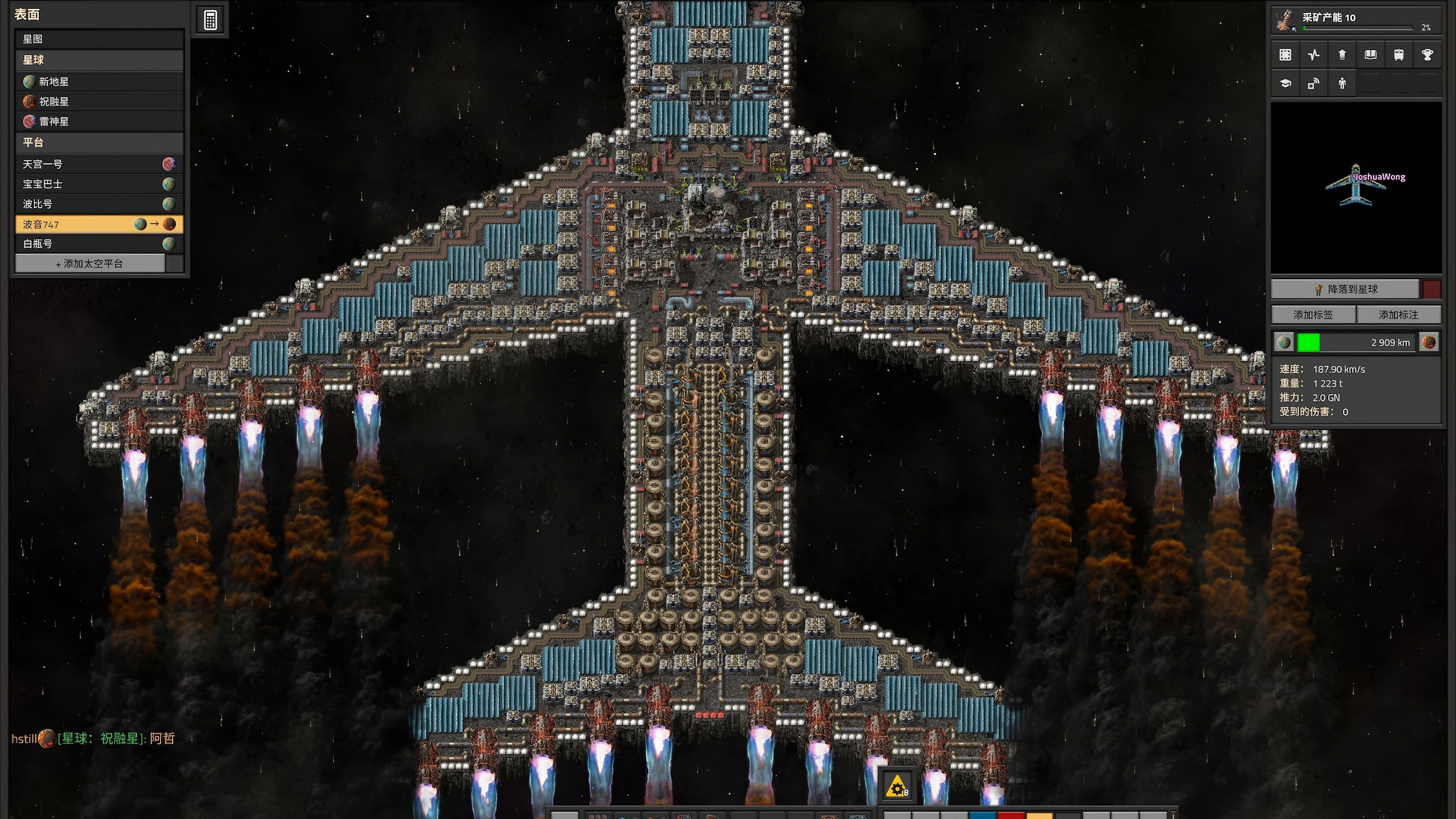Open the calculator icon button
The width and height of the screenshot is (1456, 819).
pyautogui.click(x=210, y=20)
